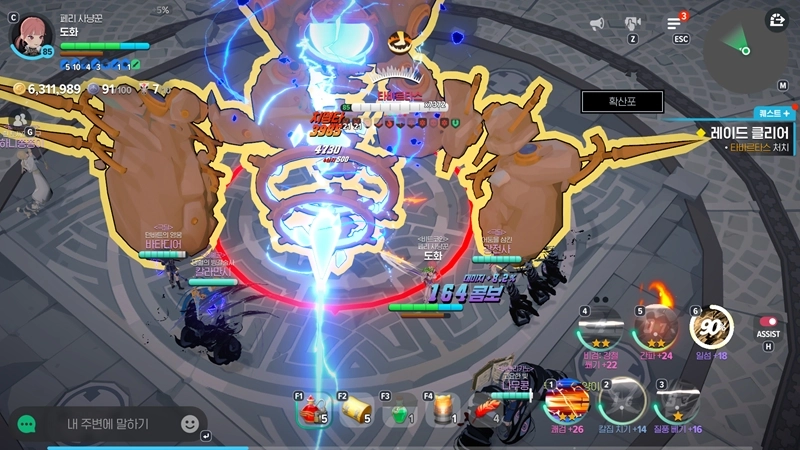
Task: Click the exit share arrow button
Action: click(777, 19)
